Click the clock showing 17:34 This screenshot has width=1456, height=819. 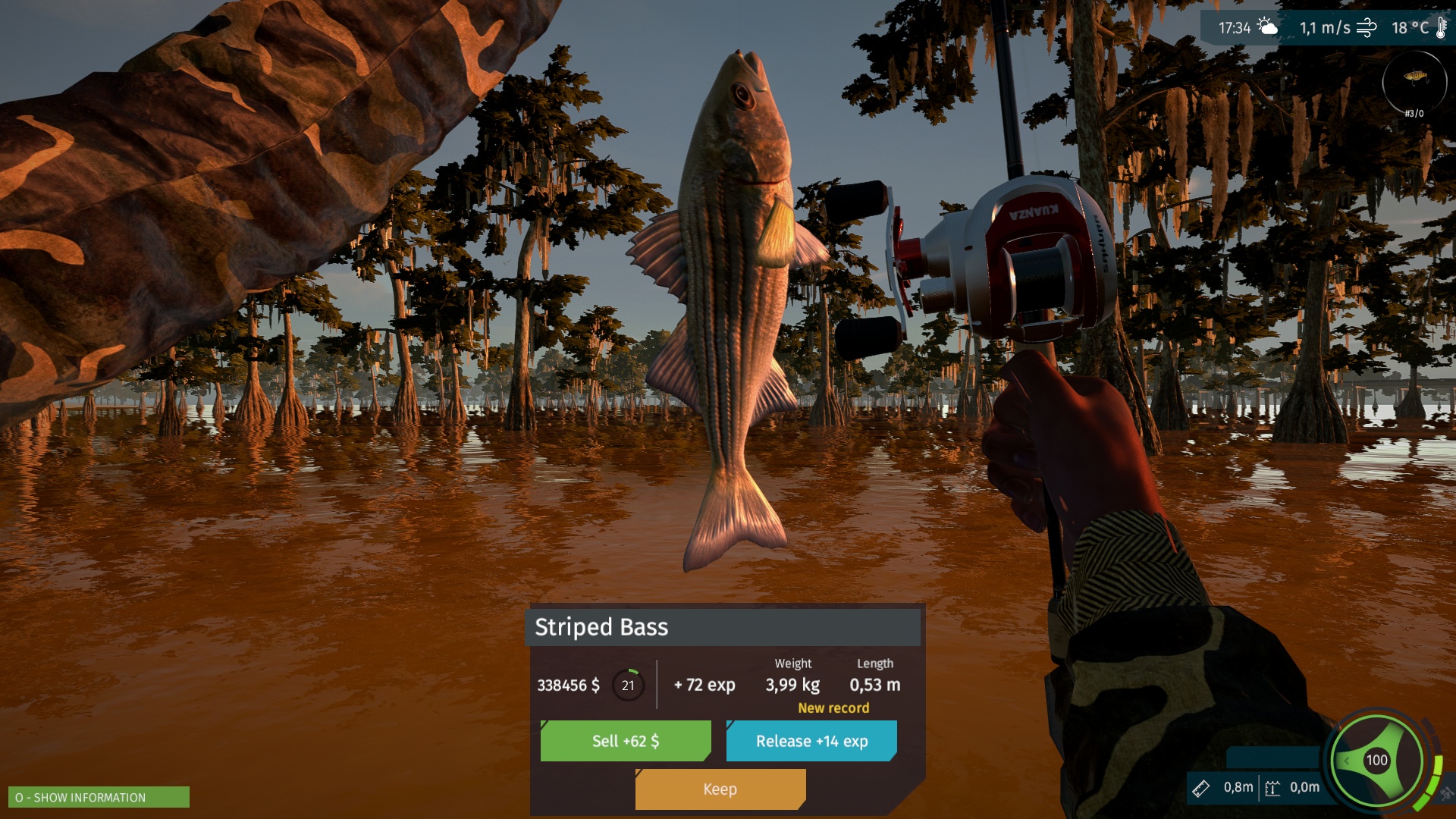pyautogui.click(x=1236, y=27)
